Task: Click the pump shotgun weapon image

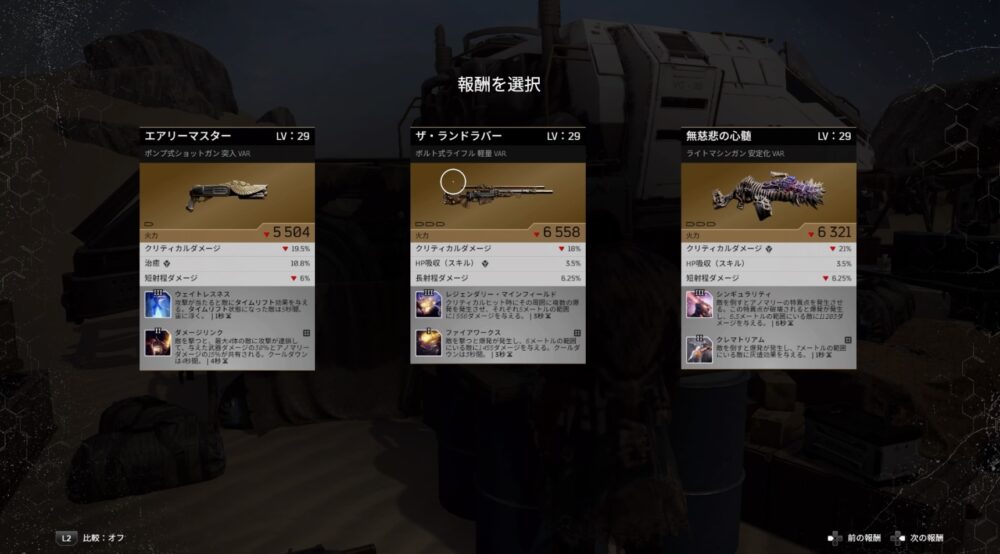Action: click(x=224, y=194)
